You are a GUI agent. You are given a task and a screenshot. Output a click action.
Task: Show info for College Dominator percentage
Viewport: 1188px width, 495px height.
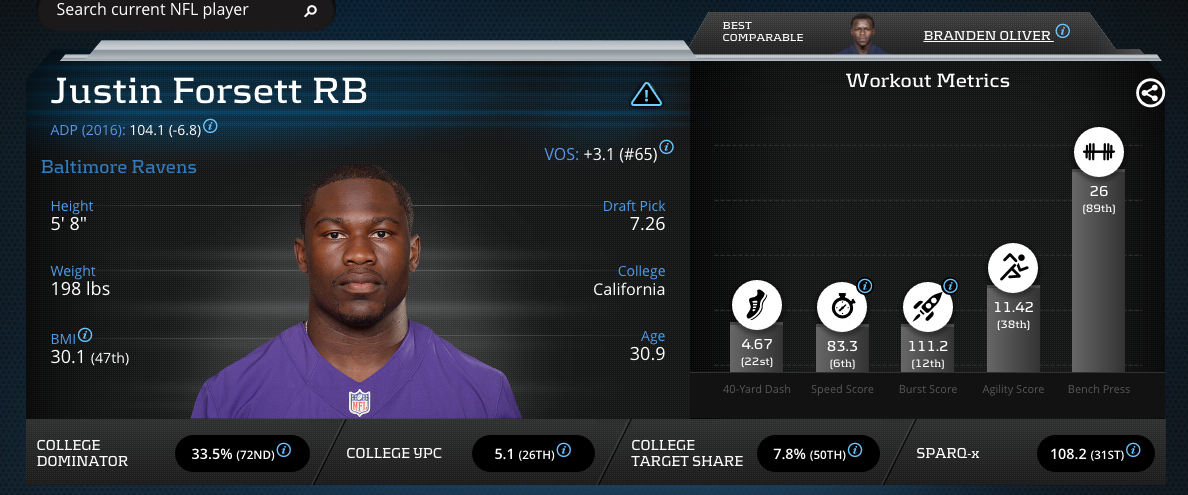click(284, 451)
